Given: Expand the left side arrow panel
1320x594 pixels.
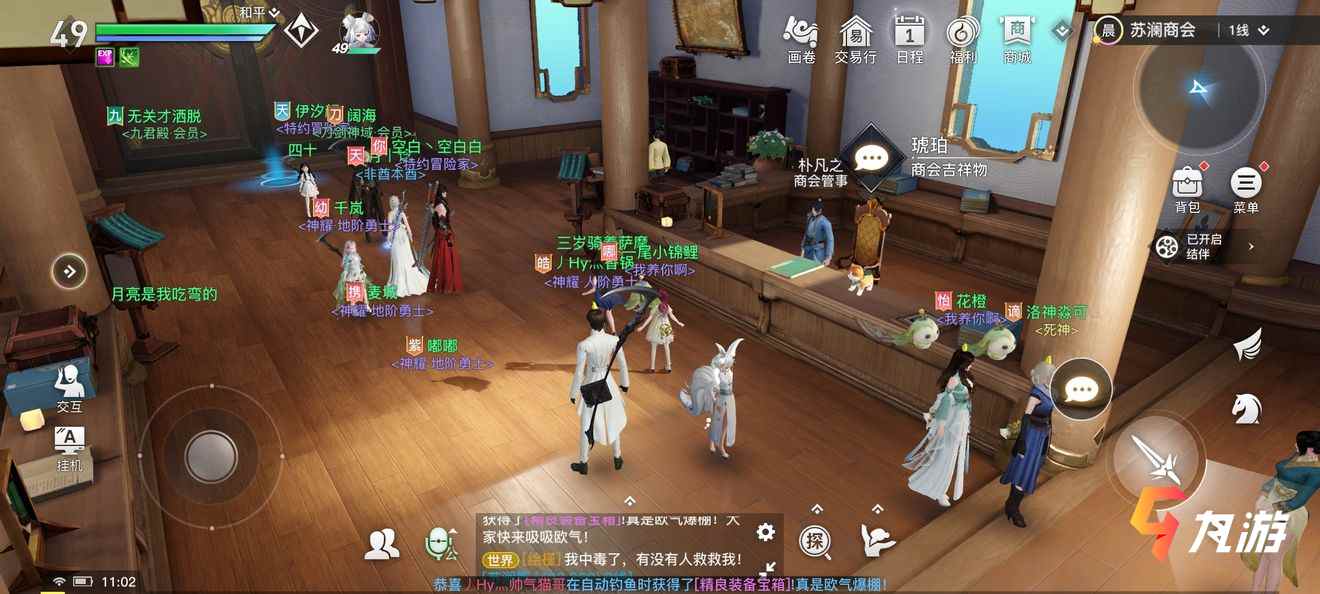Looking at the screenshot, I should [69, 270].
